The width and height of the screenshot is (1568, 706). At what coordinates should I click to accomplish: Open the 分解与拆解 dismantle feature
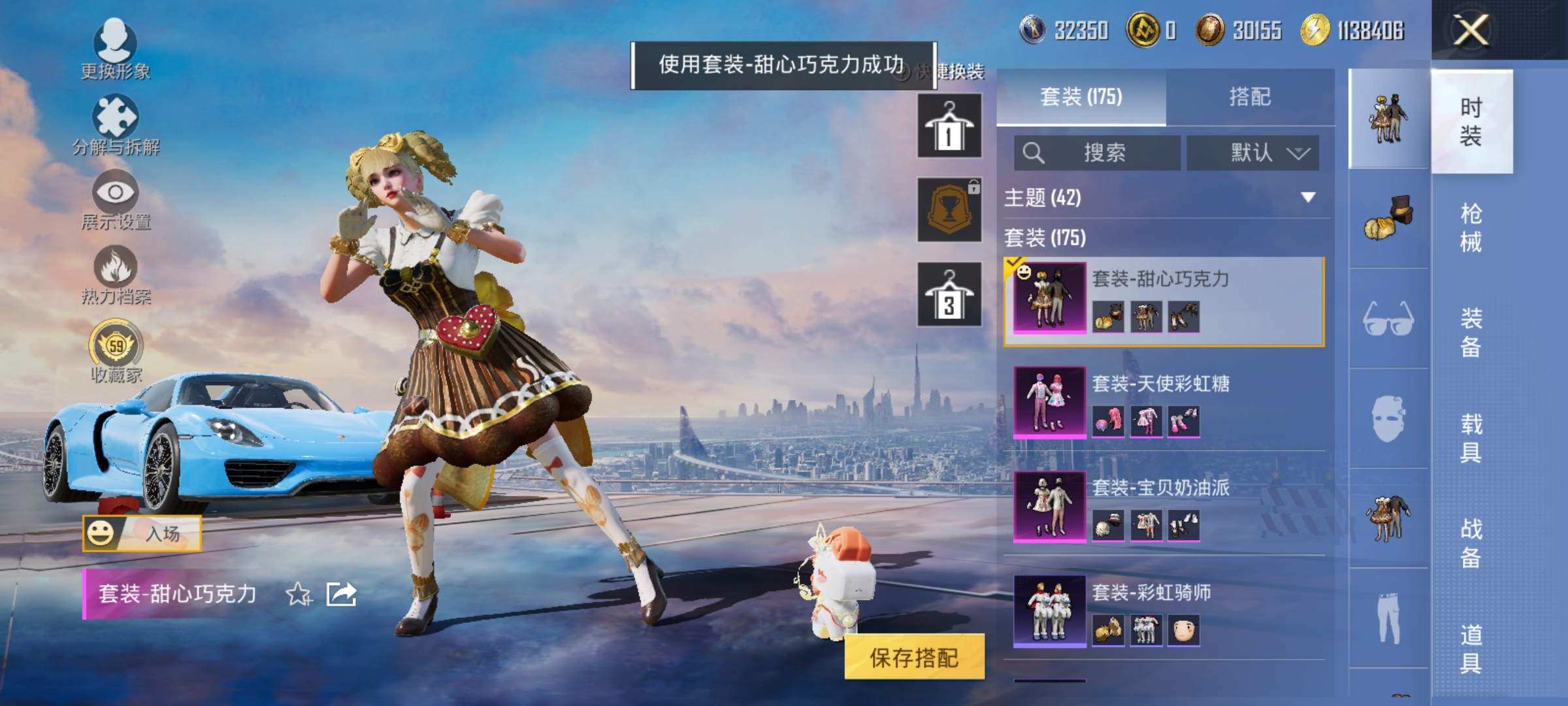[116, 121]
